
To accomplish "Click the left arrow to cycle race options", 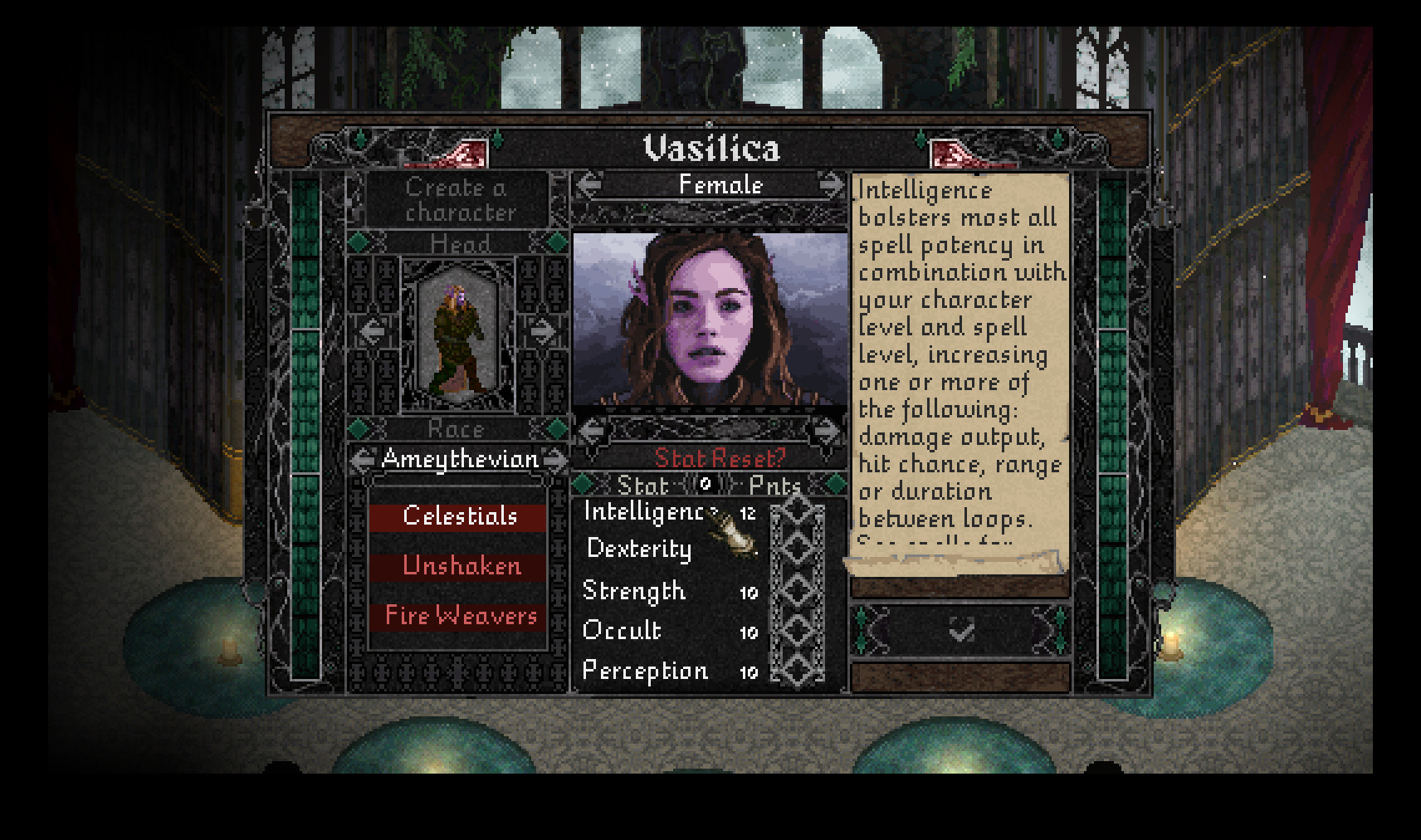I will coord(363,457).
